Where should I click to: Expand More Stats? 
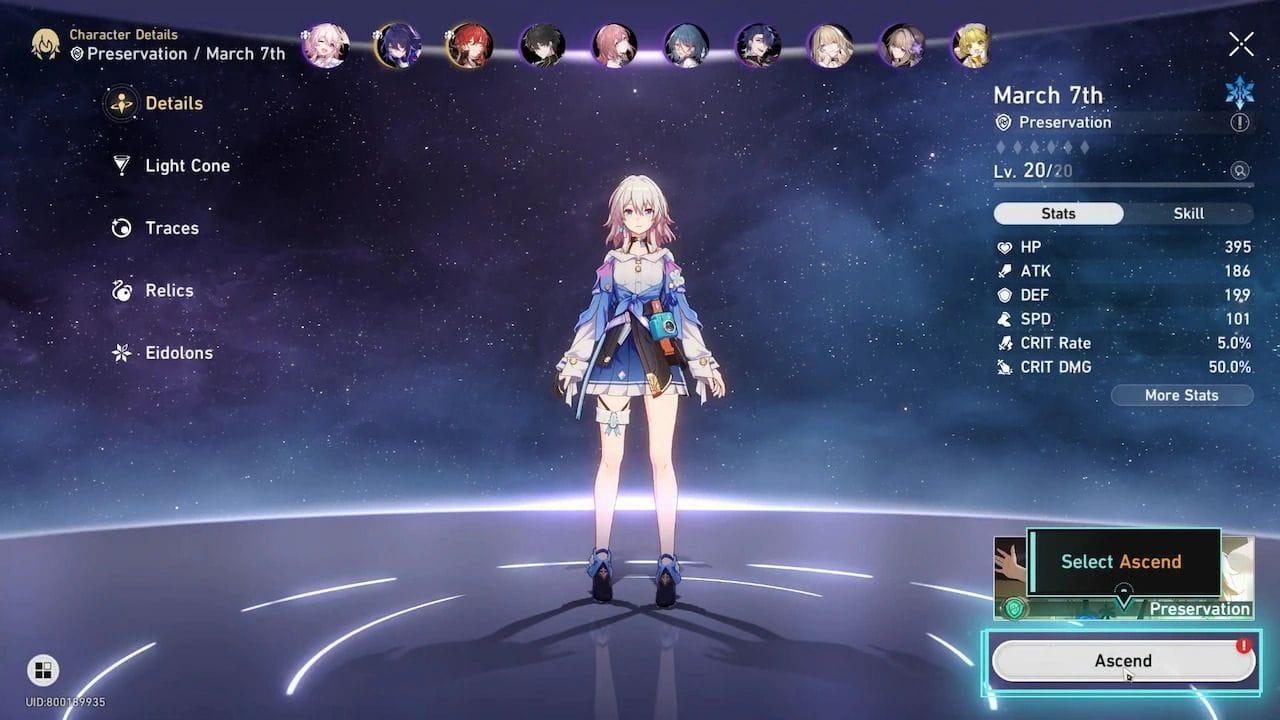click(1182, 395)
